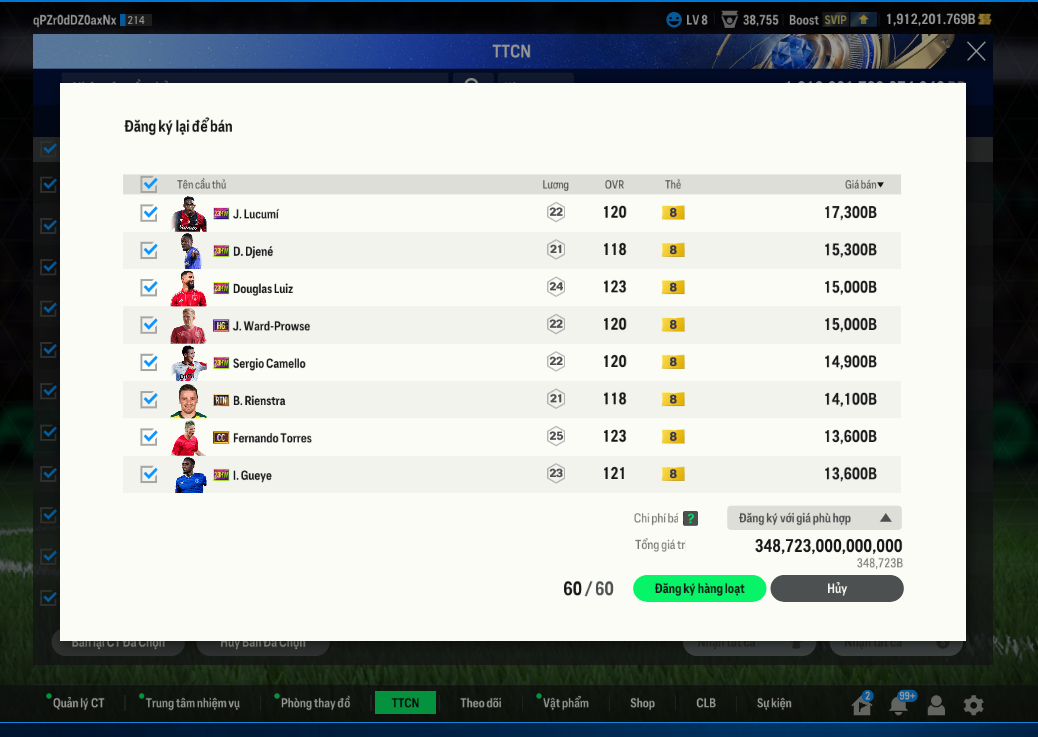Cancel with the Hủy button
The width and height of the screenshot is (1038, 737).
pyautogui.click(x=836, y=589)
